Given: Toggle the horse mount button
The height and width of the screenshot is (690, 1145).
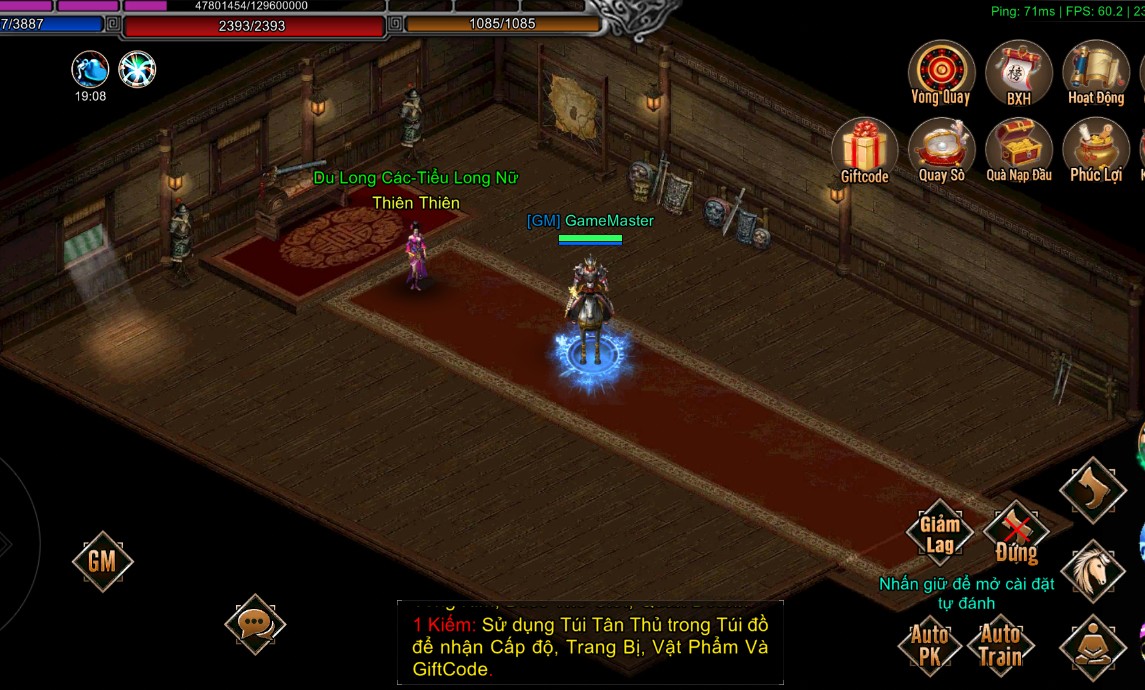Looking at the screenshot, I should (x=1093, y=572).
